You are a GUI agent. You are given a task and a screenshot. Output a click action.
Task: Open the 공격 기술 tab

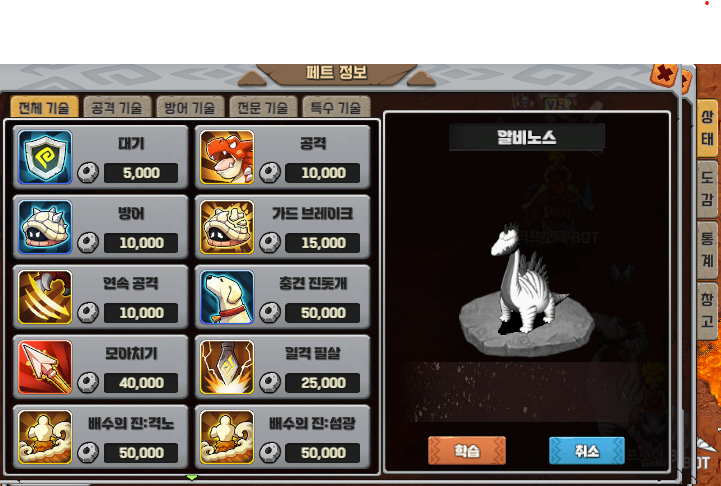(117, 107)
